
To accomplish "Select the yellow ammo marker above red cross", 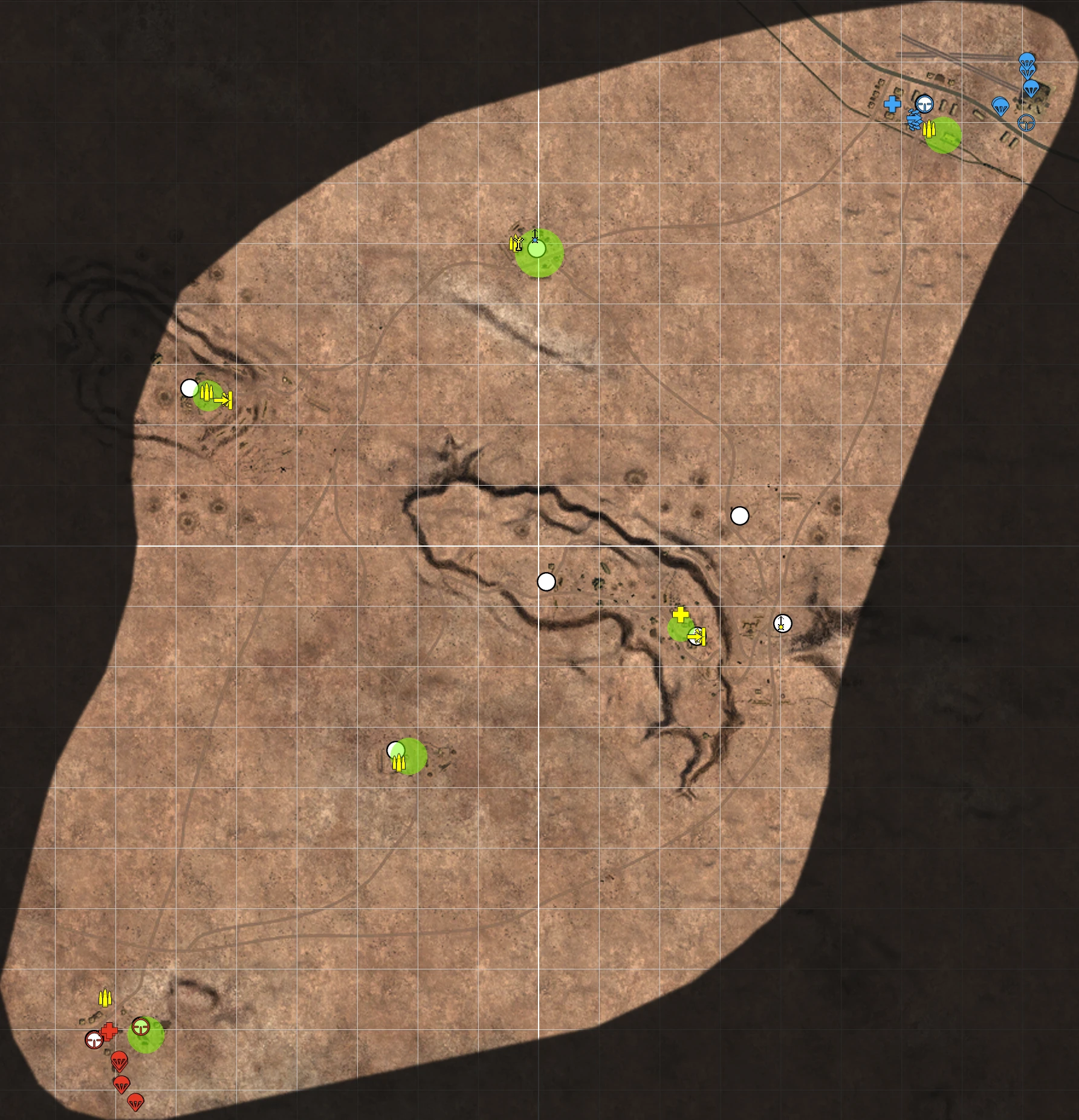I will click(105, 998).
